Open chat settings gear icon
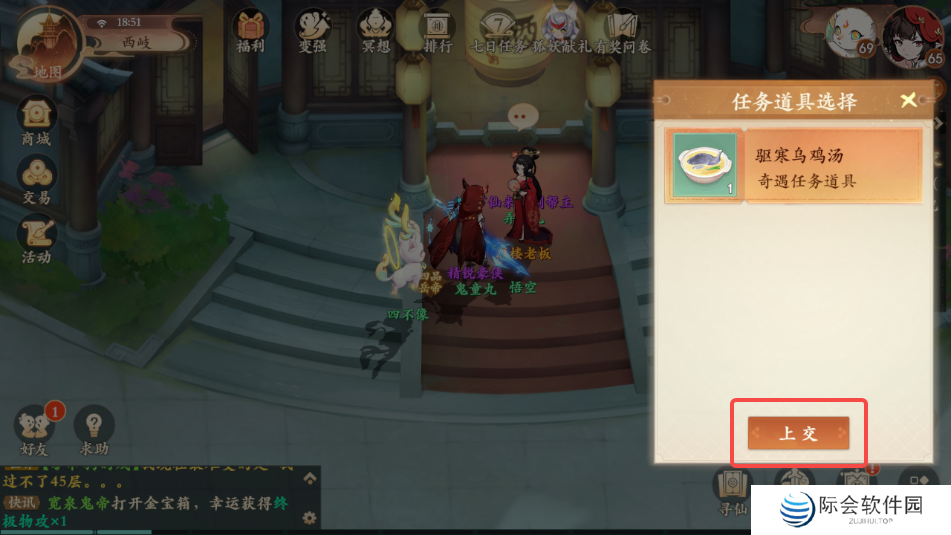 click(x=310, y=517)
